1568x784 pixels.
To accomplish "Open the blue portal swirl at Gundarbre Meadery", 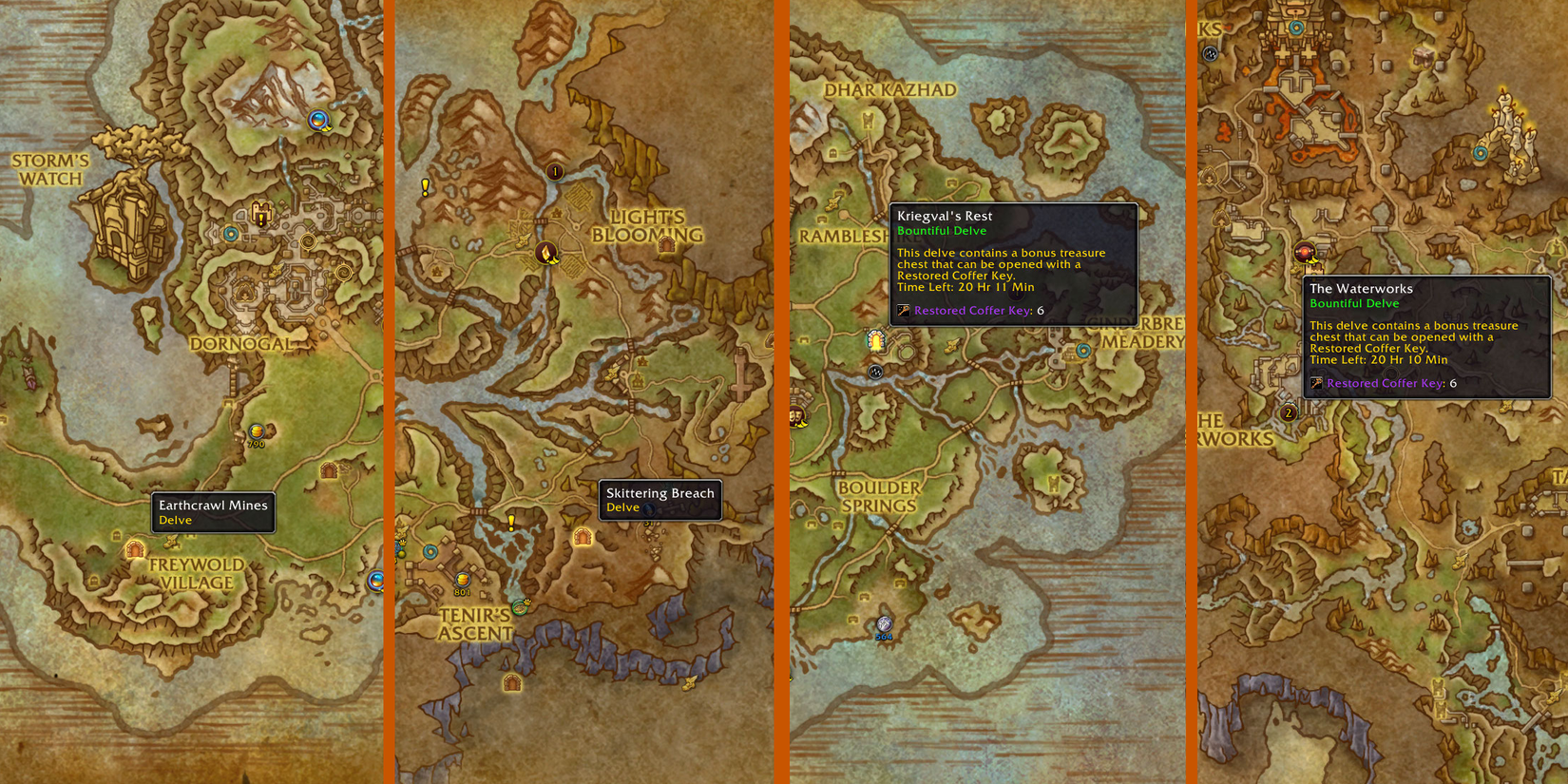I will click(1083, 350).
